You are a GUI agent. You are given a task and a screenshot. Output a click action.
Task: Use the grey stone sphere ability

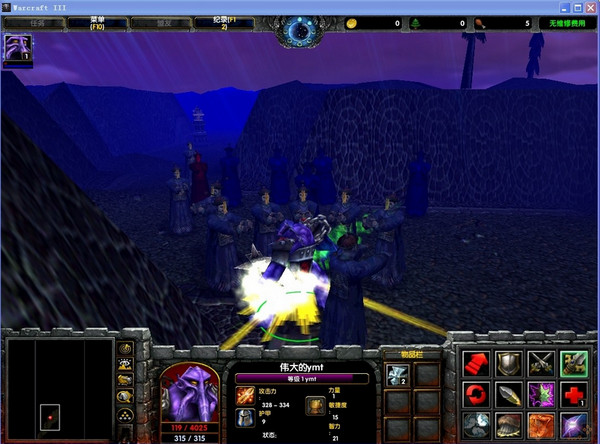476,425
